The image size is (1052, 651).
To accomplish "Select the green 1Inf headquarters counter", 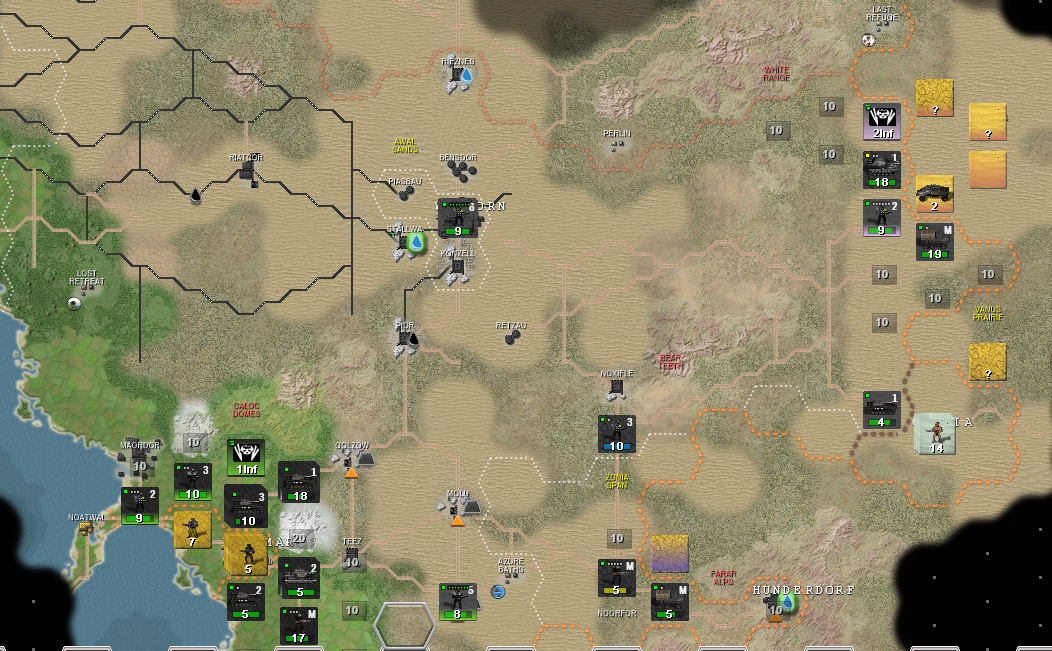I will pos(246,457).
